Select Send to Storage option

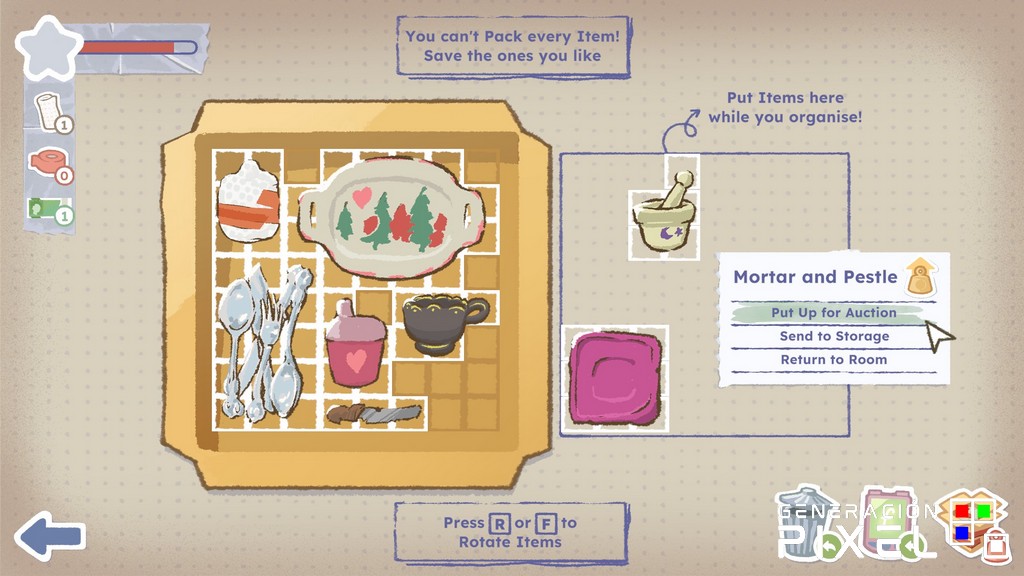tap(834, 337)
